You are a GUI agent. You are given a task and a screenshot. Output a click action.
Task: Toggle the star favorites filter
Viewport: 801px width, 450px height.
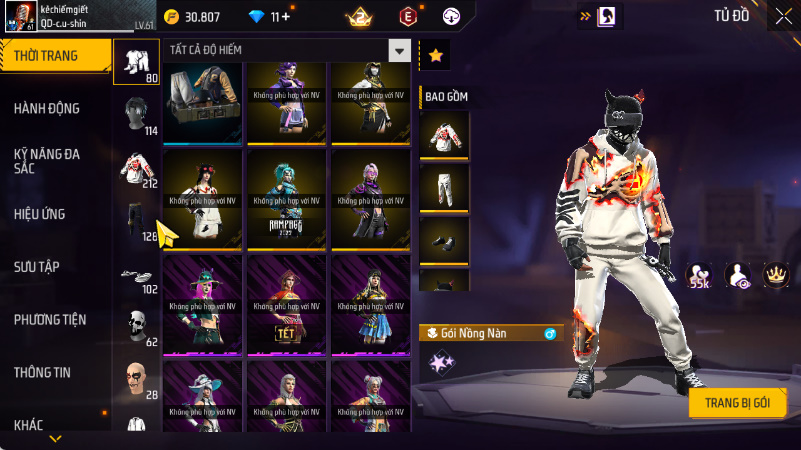(435, 56)
